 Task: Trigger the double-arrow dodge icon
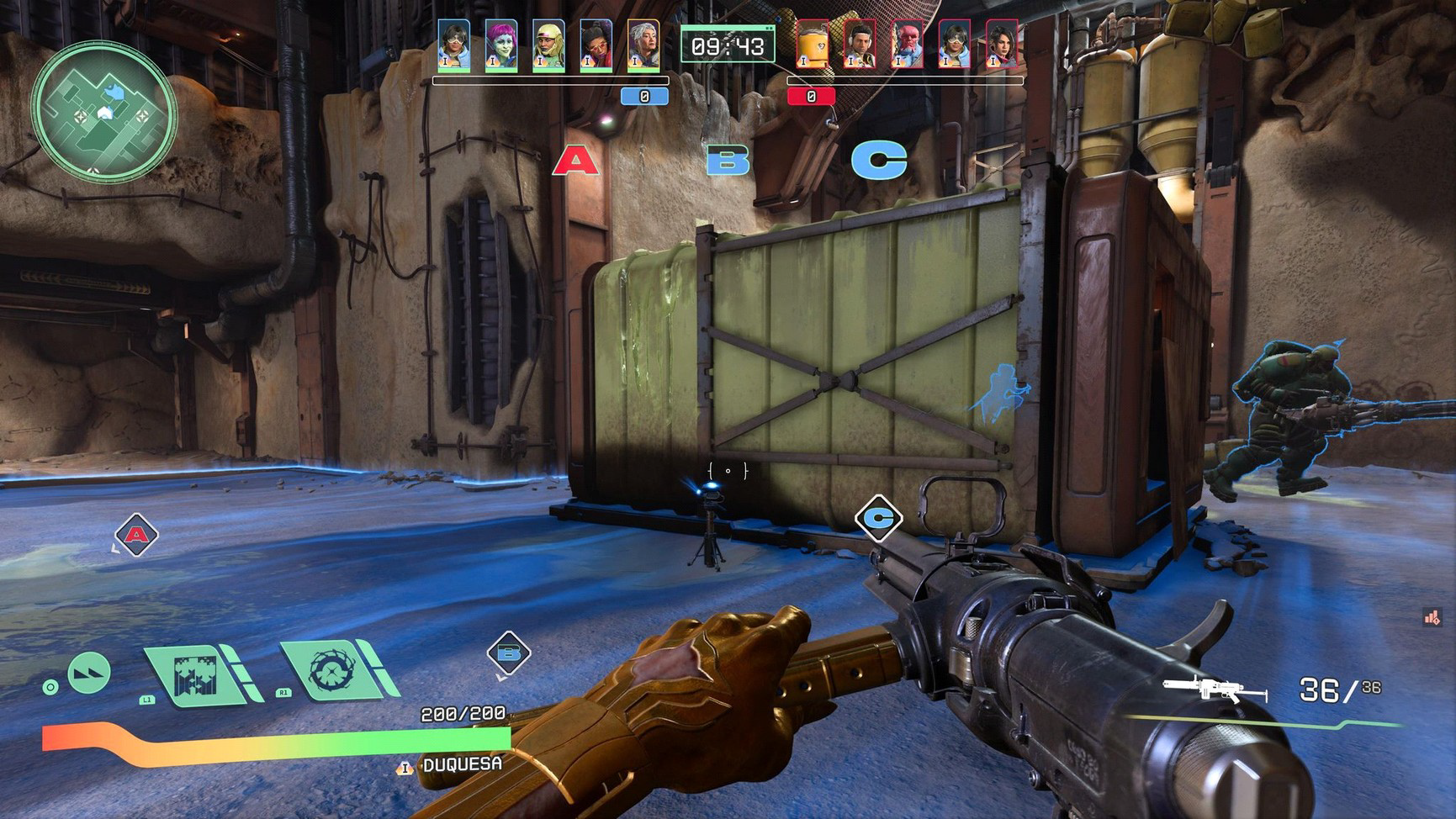coord(89,673)
